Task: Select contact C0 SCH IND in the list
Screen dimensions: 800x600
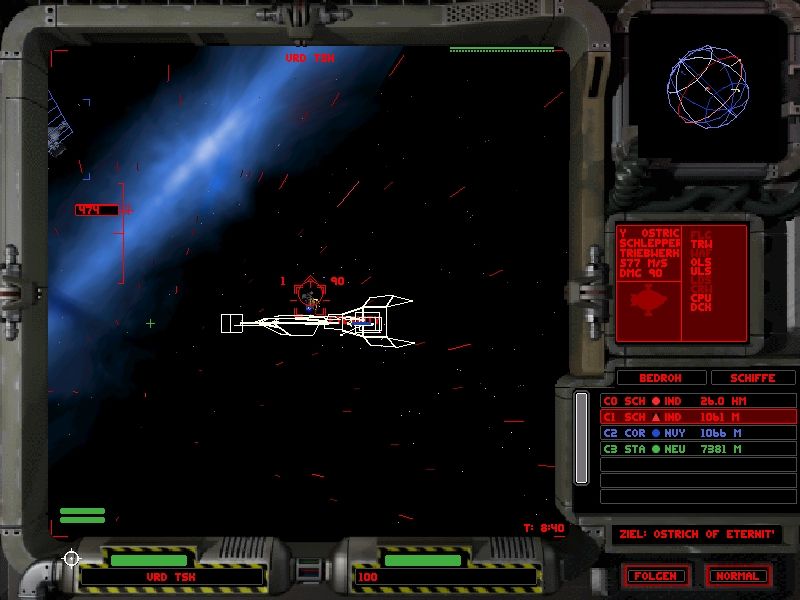Action: (x=684, y=401)
